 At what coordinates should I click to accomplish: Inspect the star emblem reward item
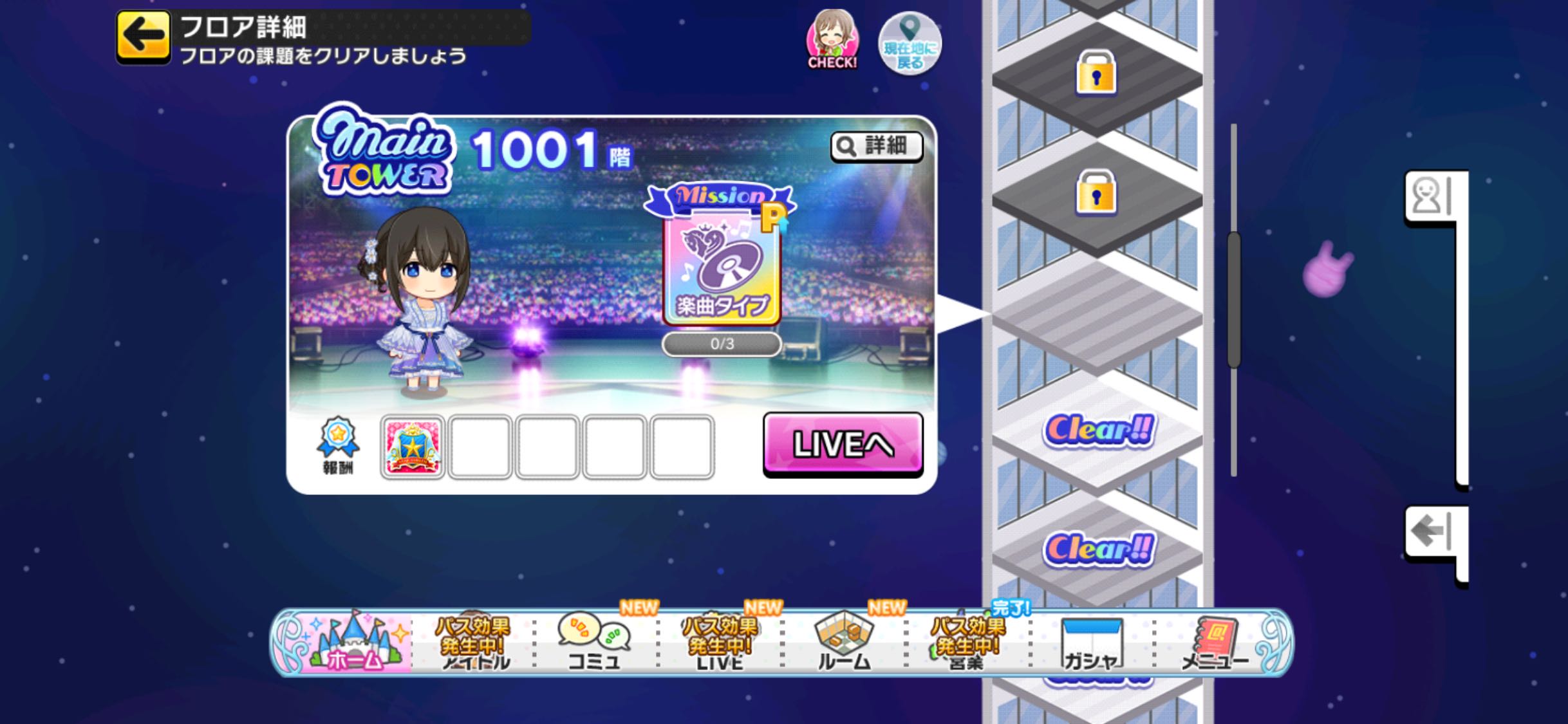point(413,447)
